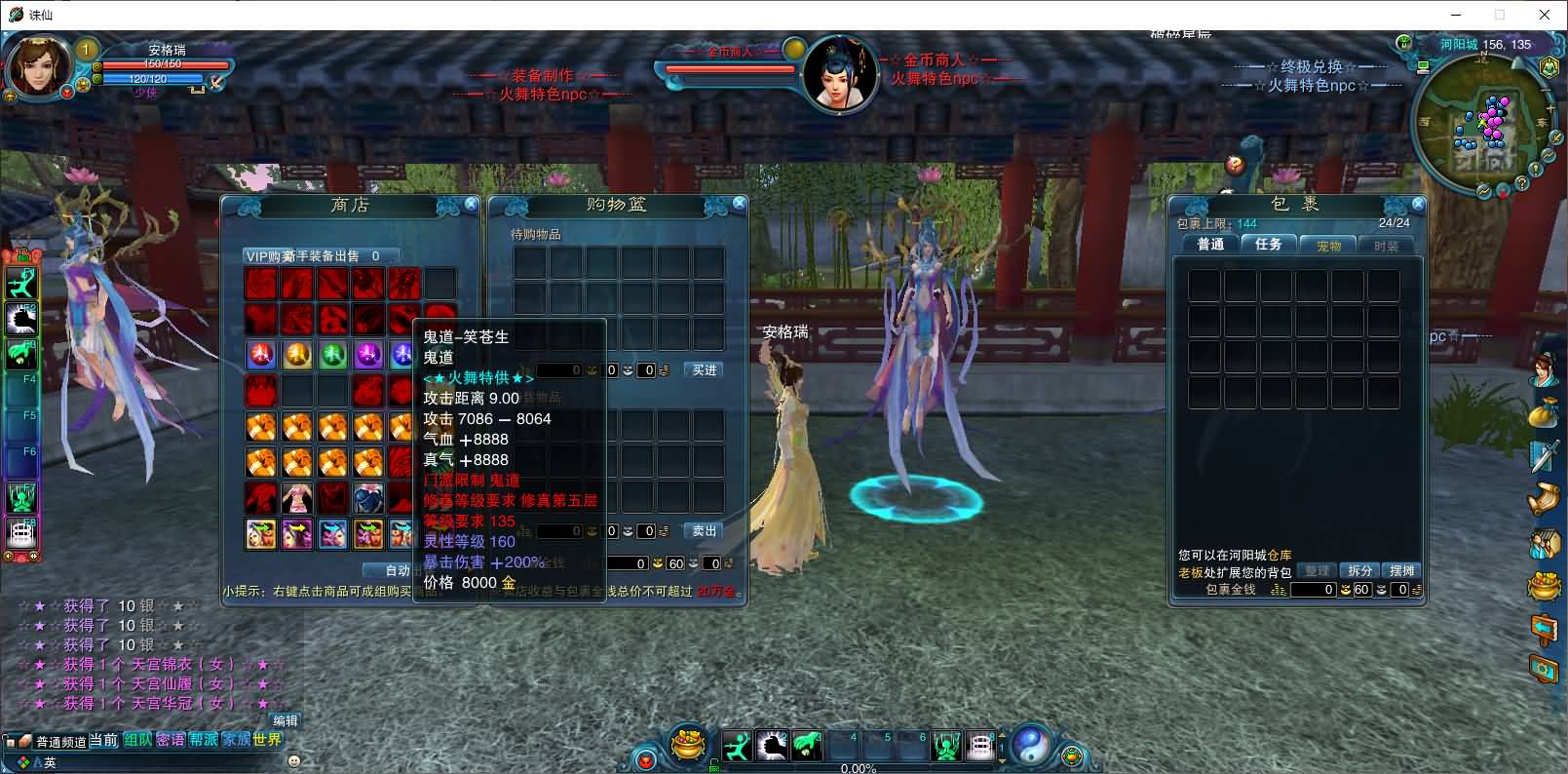The height and width of the screenshot is (774, 1568).
Task: Click the 拆分 split button
Action: coord(1360,571)
